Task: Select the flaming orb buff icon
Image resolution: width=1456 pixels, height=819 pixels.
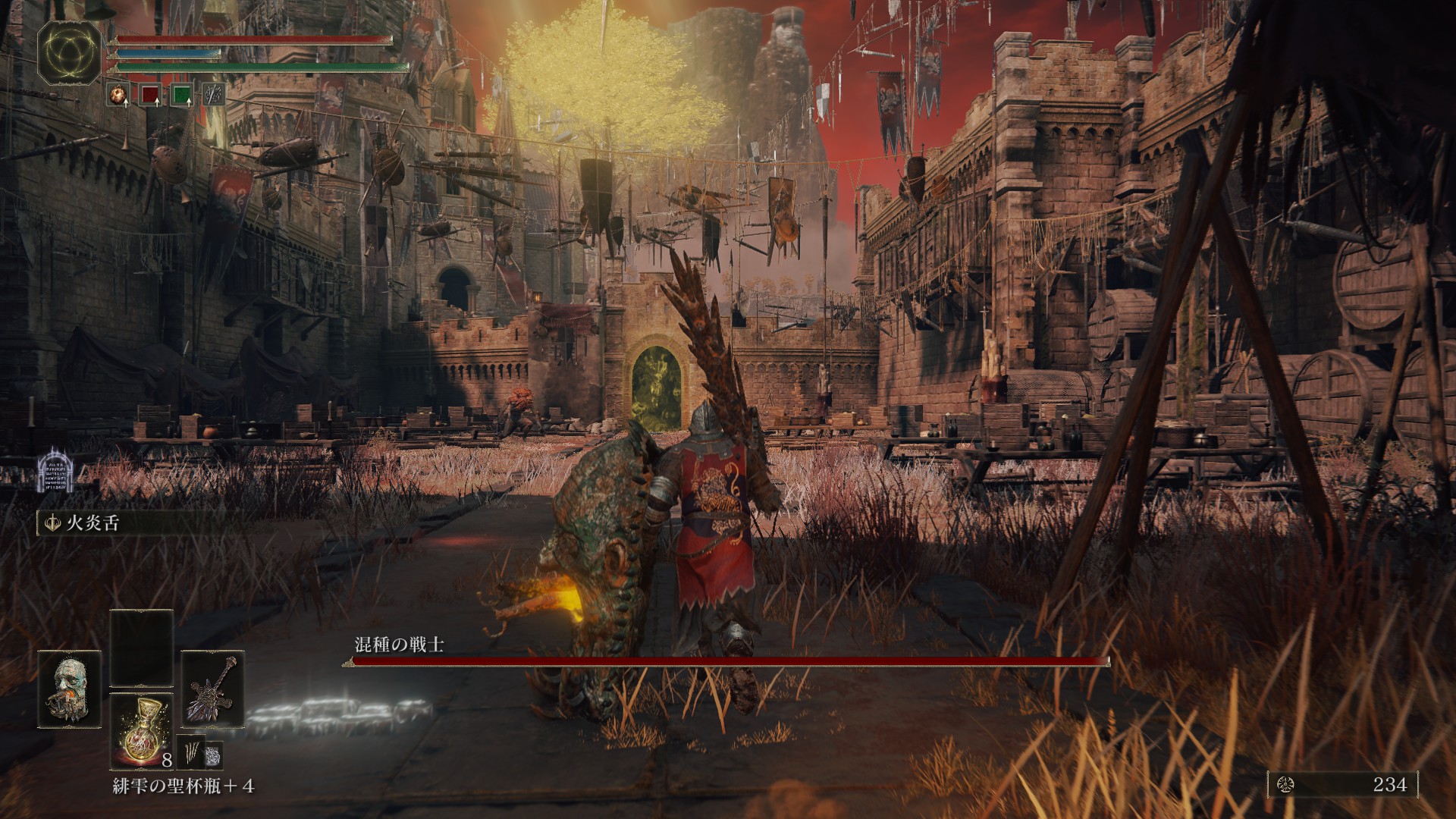Action: pos(118,95)
